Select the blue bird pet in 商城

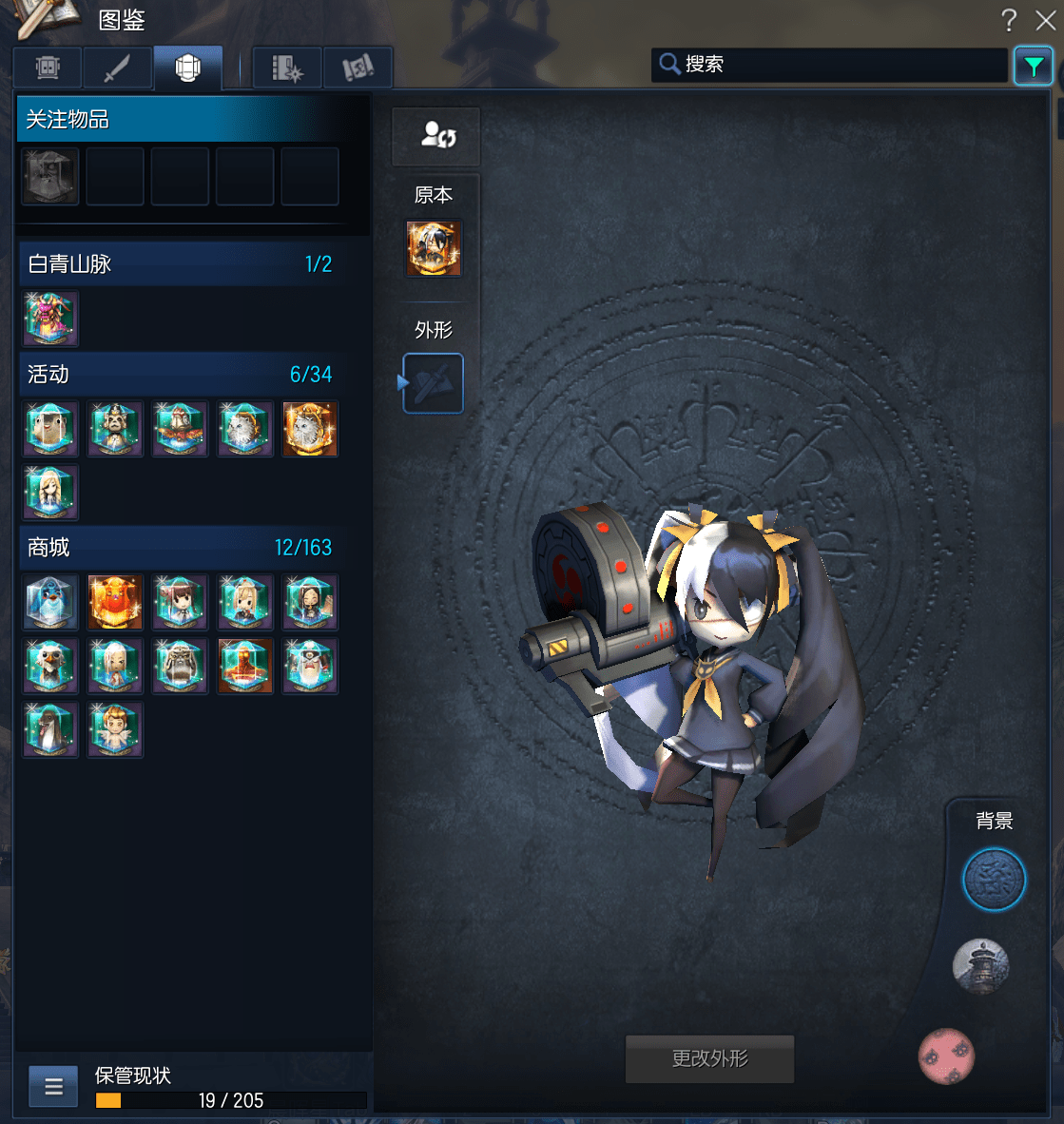[50, 602]
